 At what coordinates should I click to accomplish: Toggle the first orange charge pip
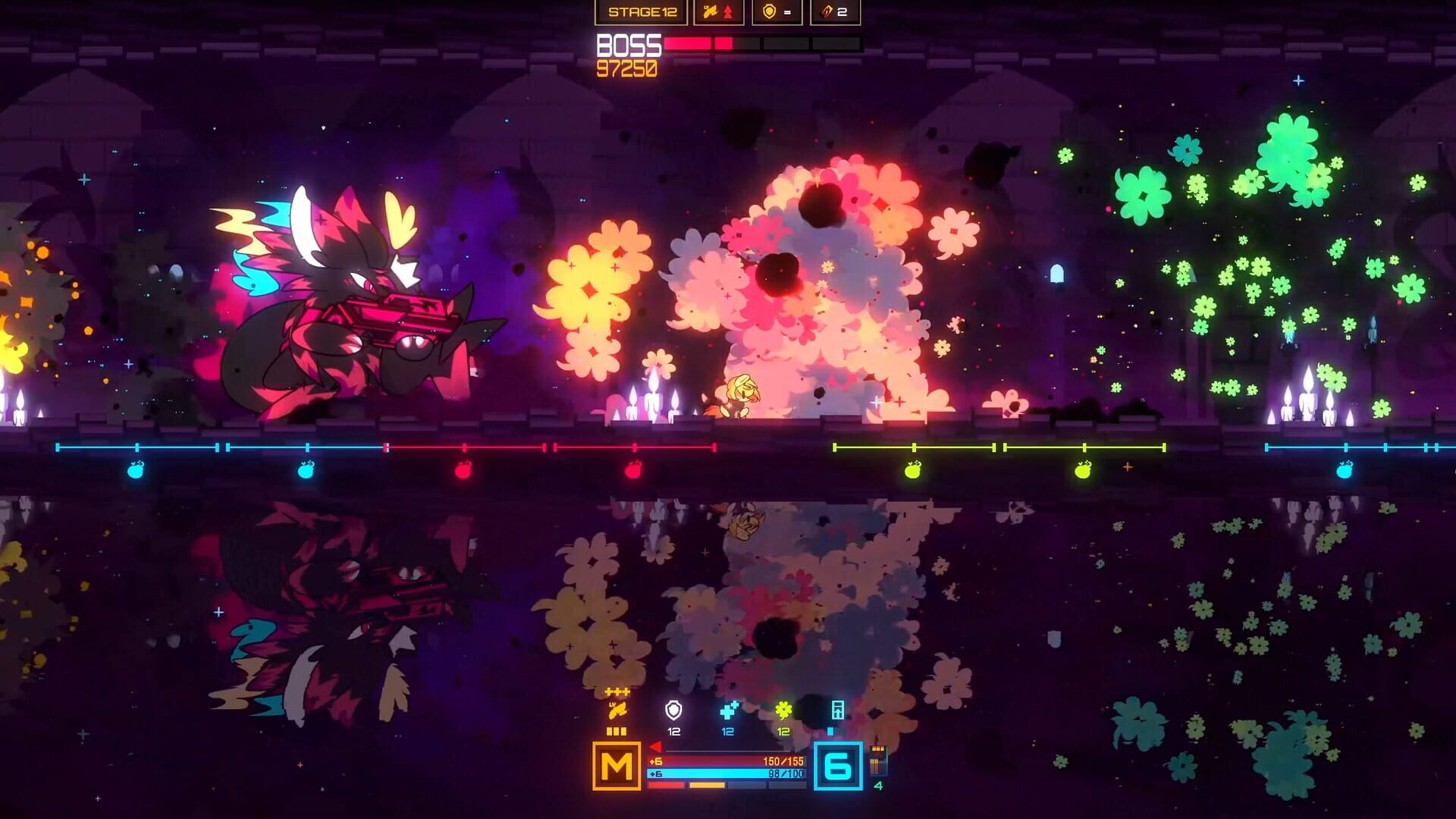[x=610, y=732]
